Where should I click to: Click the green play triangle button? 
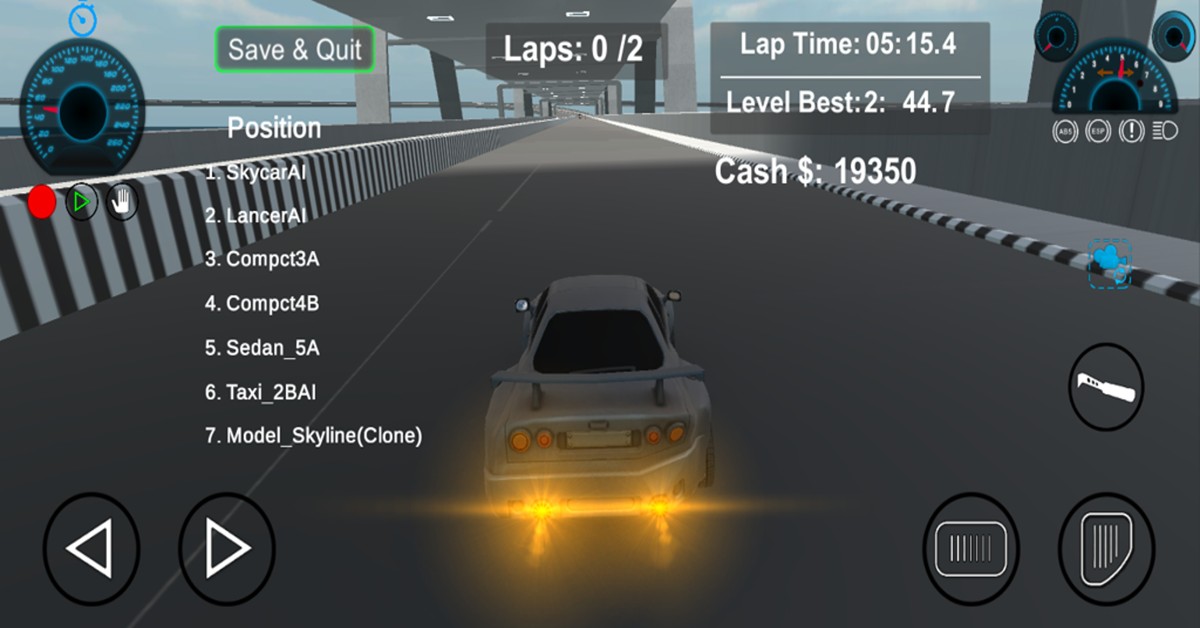click(x=82, y=202)
